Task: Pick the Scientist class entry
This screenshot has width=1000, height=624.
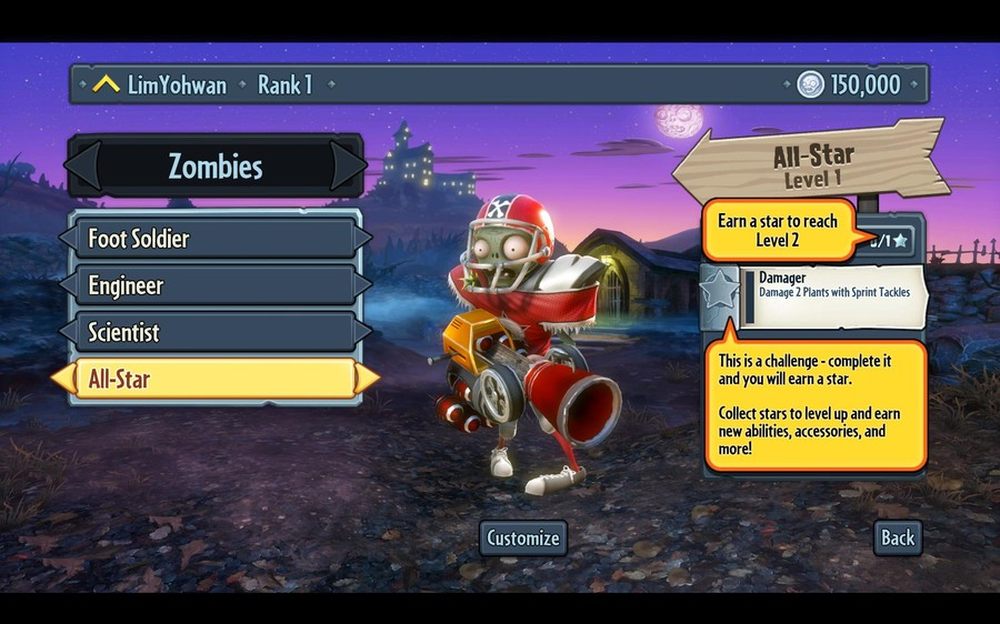Action: [215, 332]
